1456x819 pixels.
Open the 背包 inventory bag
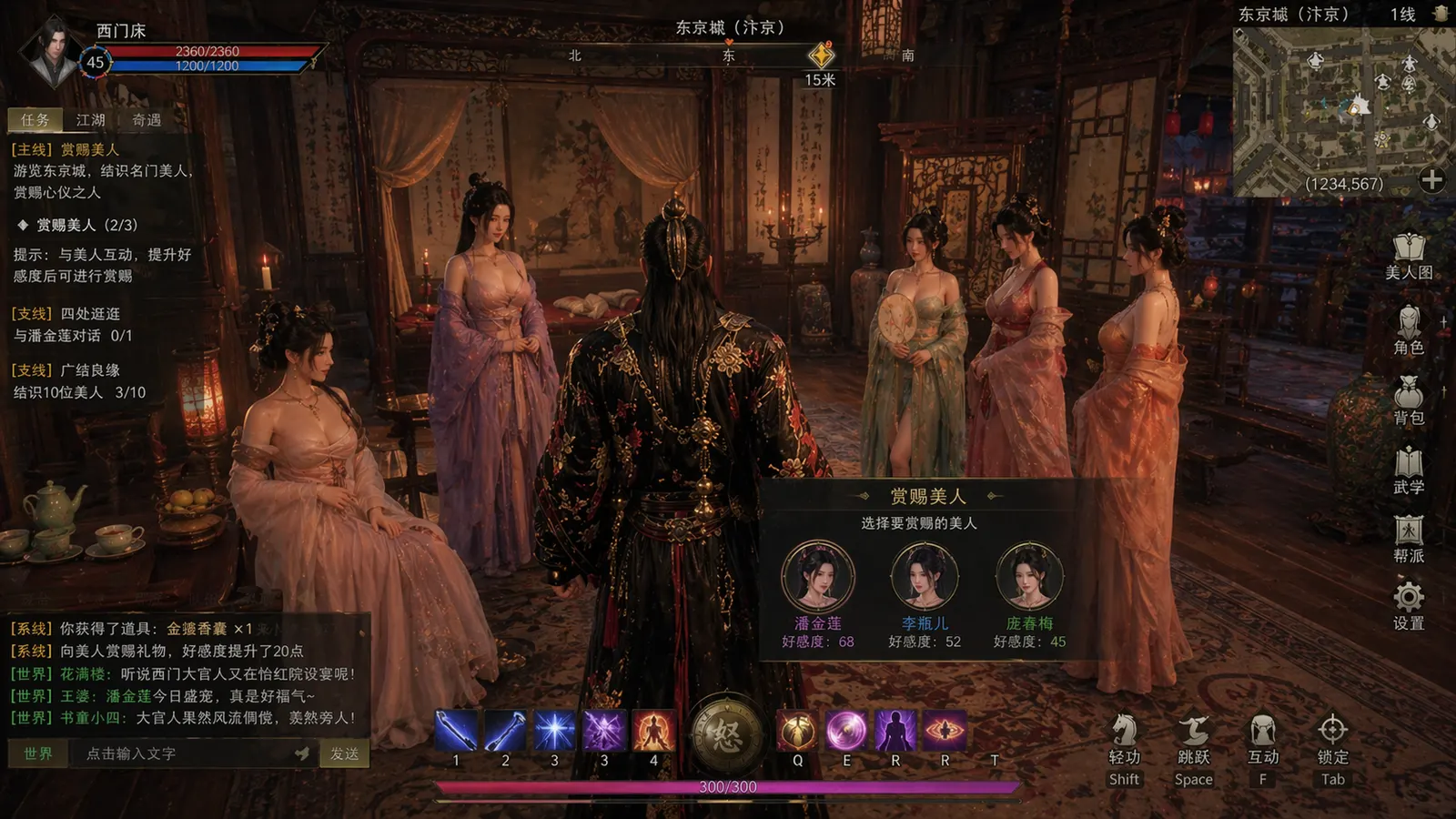1408,400
